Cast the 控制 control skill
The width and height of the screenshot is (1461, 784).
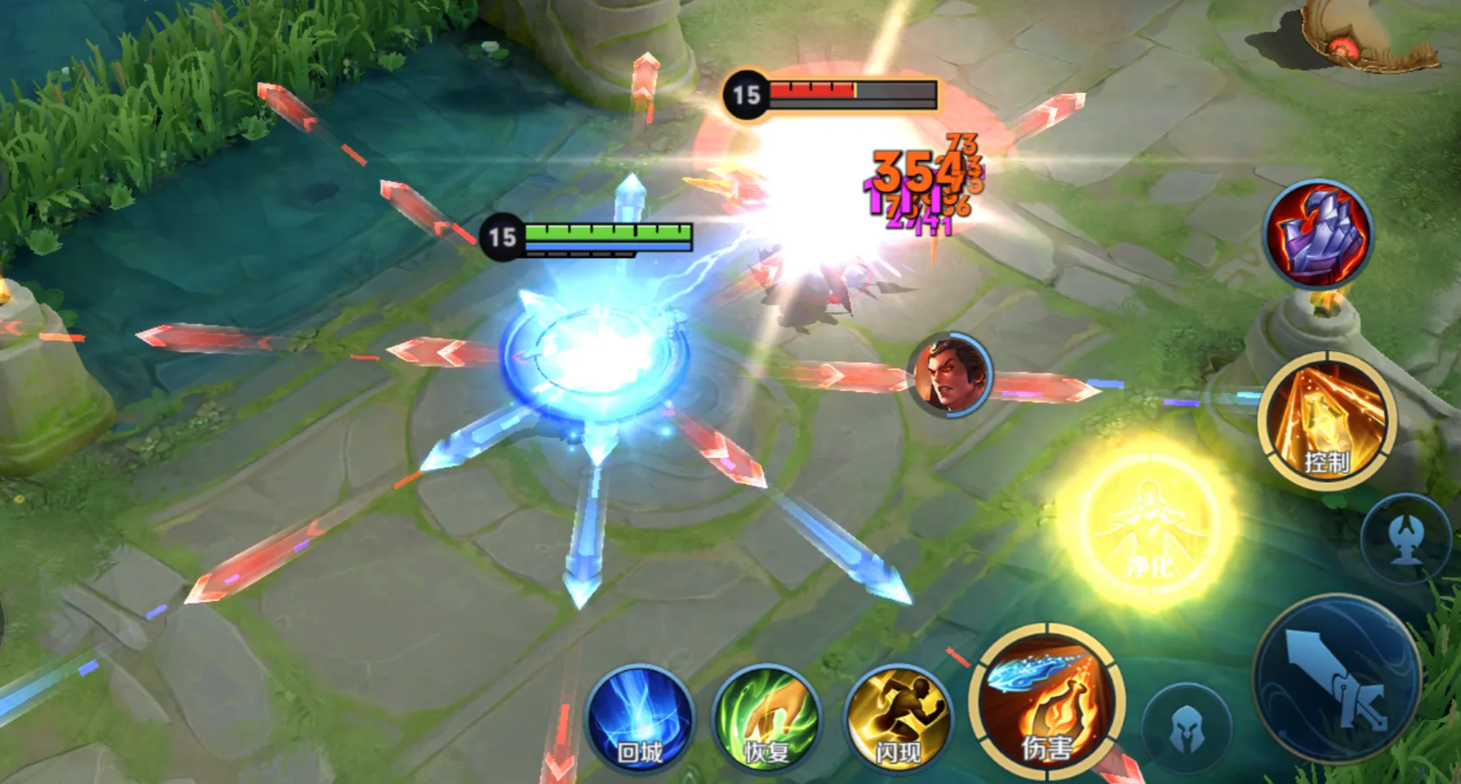tap(1327, 420)
